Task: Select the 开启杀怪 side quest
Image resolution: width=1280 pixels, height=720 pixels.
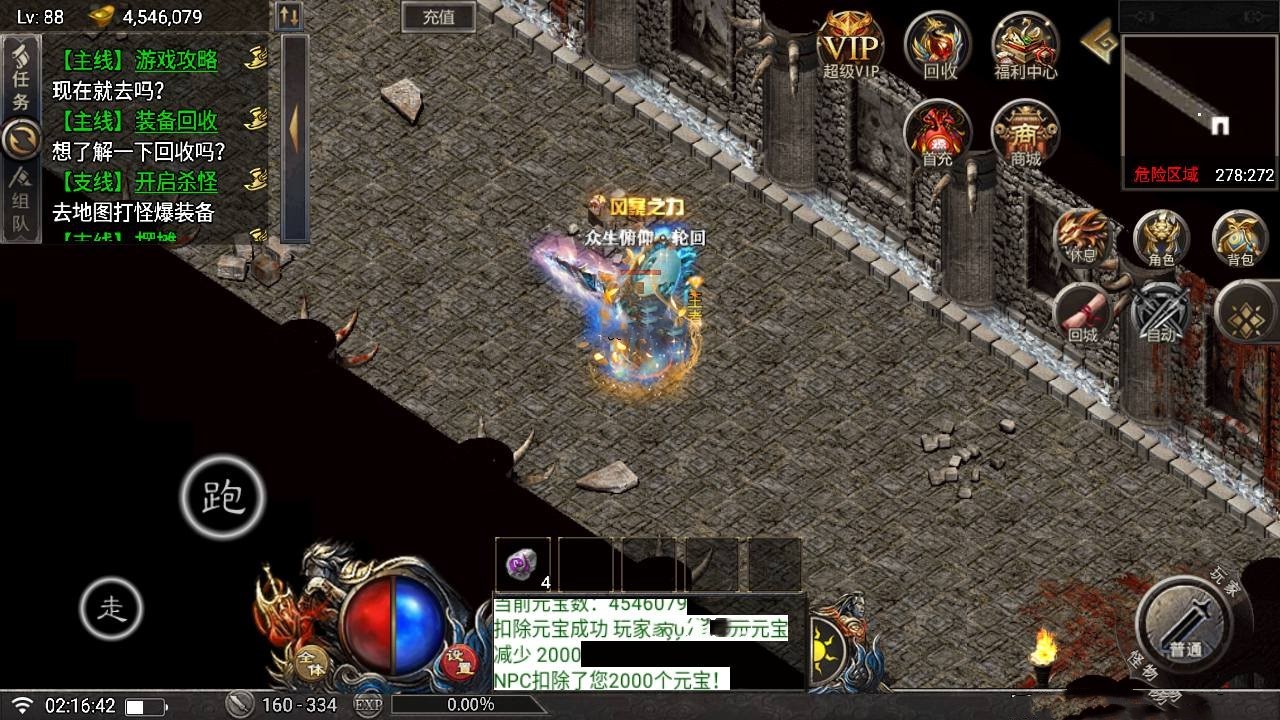Action: coord(176,182)
